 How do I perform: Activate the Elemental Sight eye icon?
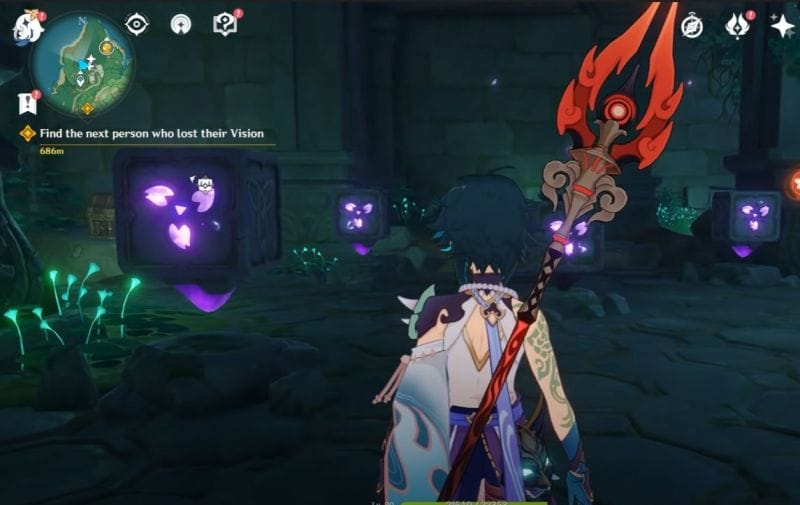pyautogui.click(x=137, y=24)
